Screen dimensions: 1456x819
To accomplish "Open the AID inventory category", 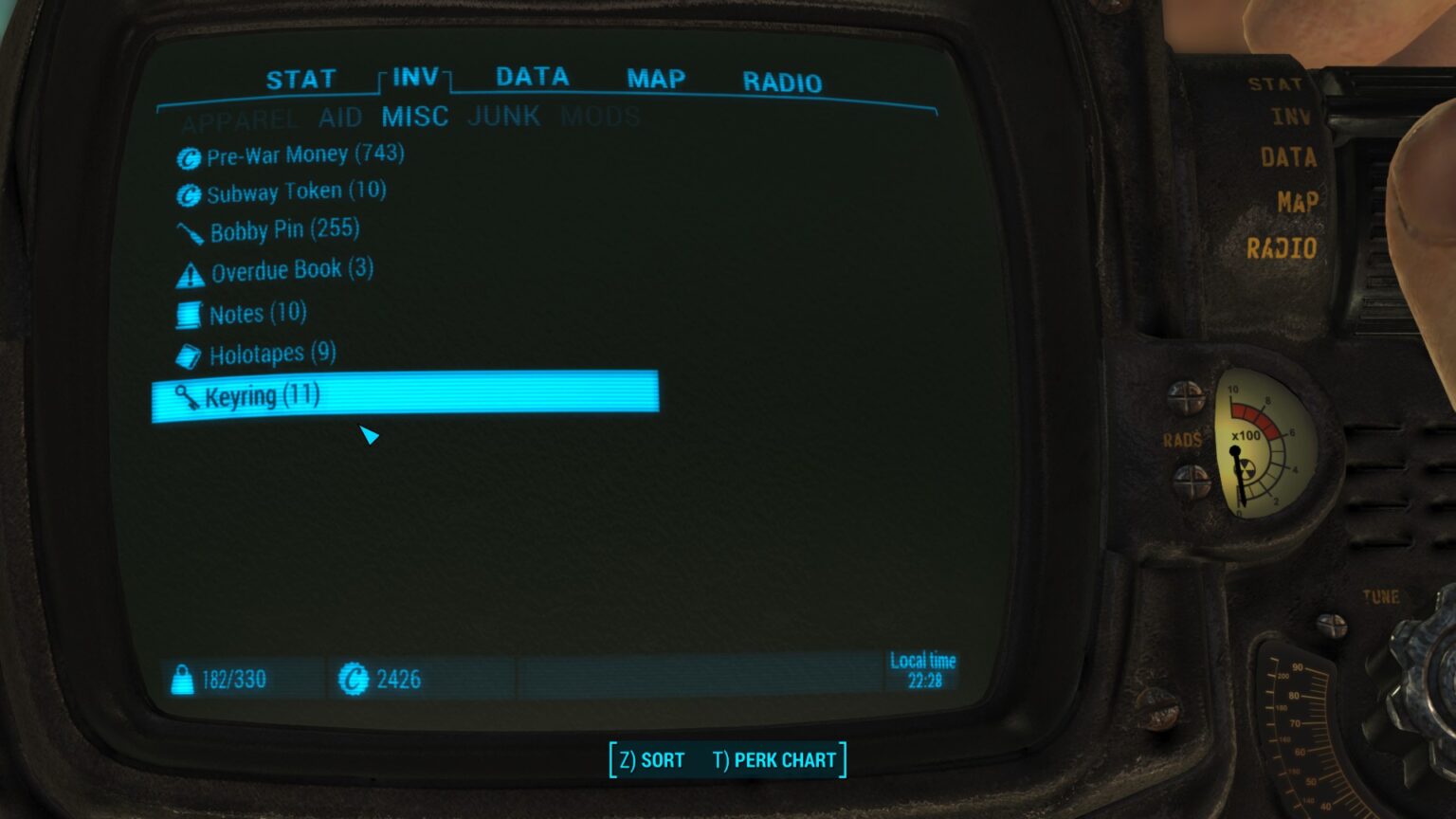I will [340, 118].
